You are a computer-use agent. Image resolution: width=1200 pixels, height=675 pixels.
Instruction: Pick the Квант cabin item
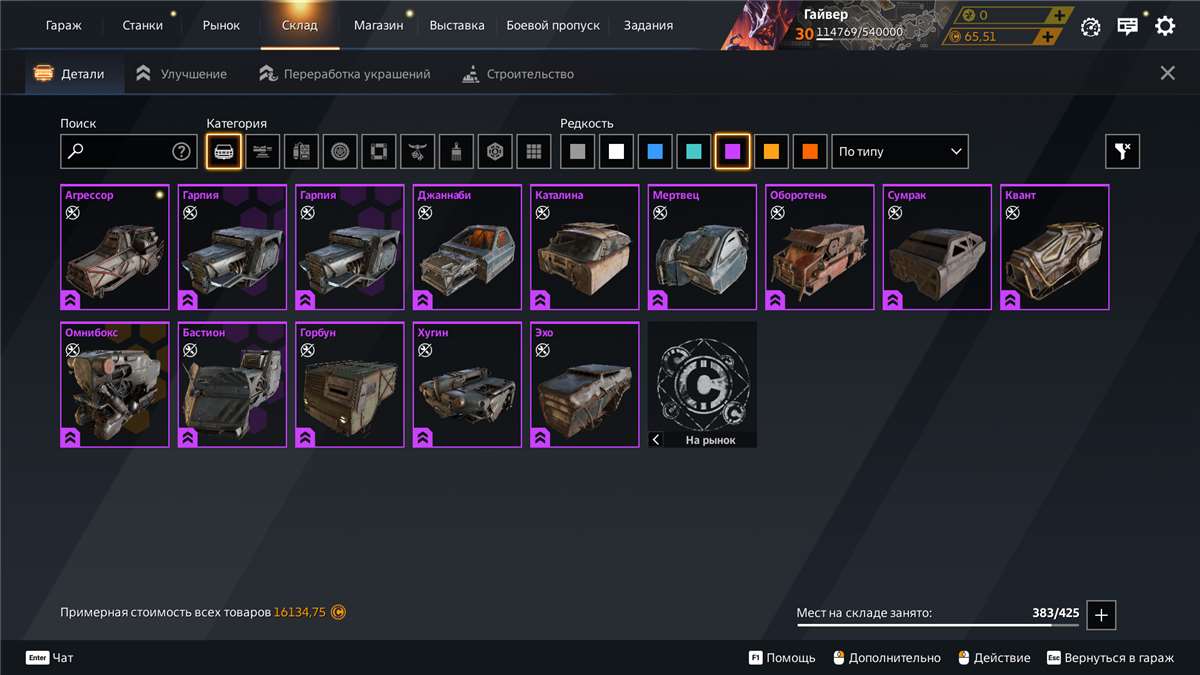coord(1056,248)
